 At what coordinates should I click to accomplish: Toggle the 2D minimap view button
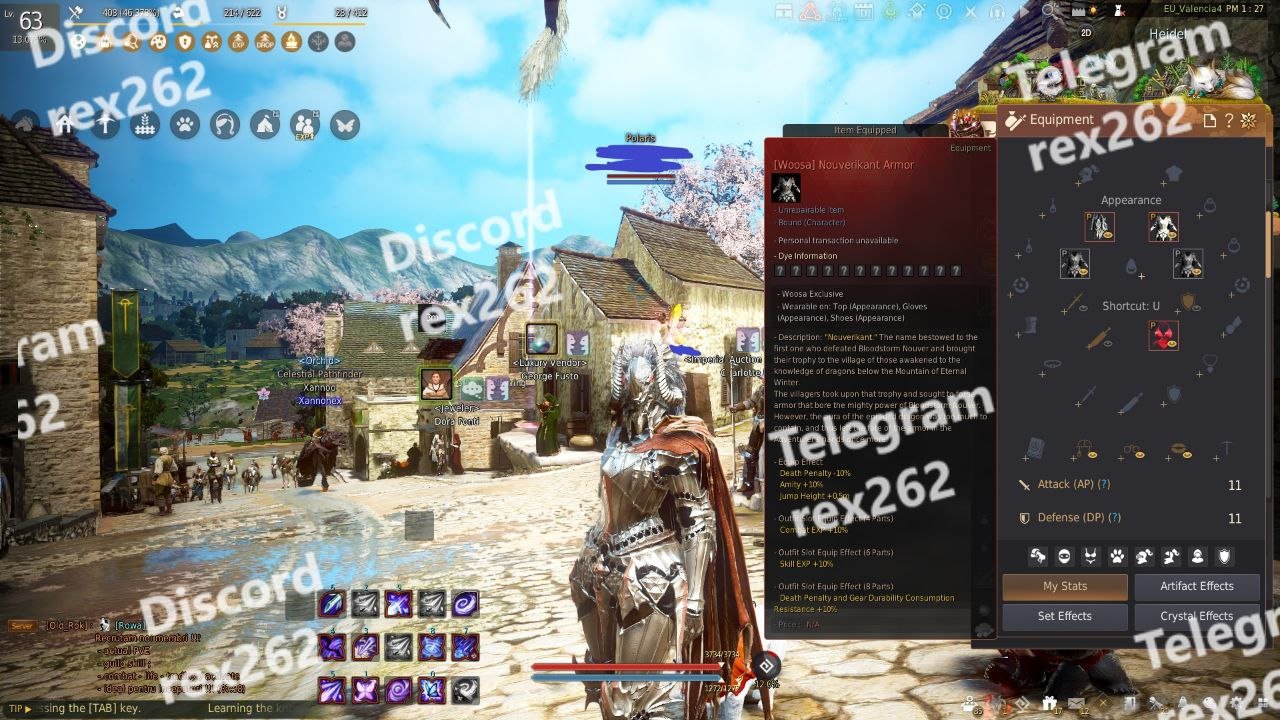(1087, 32)
